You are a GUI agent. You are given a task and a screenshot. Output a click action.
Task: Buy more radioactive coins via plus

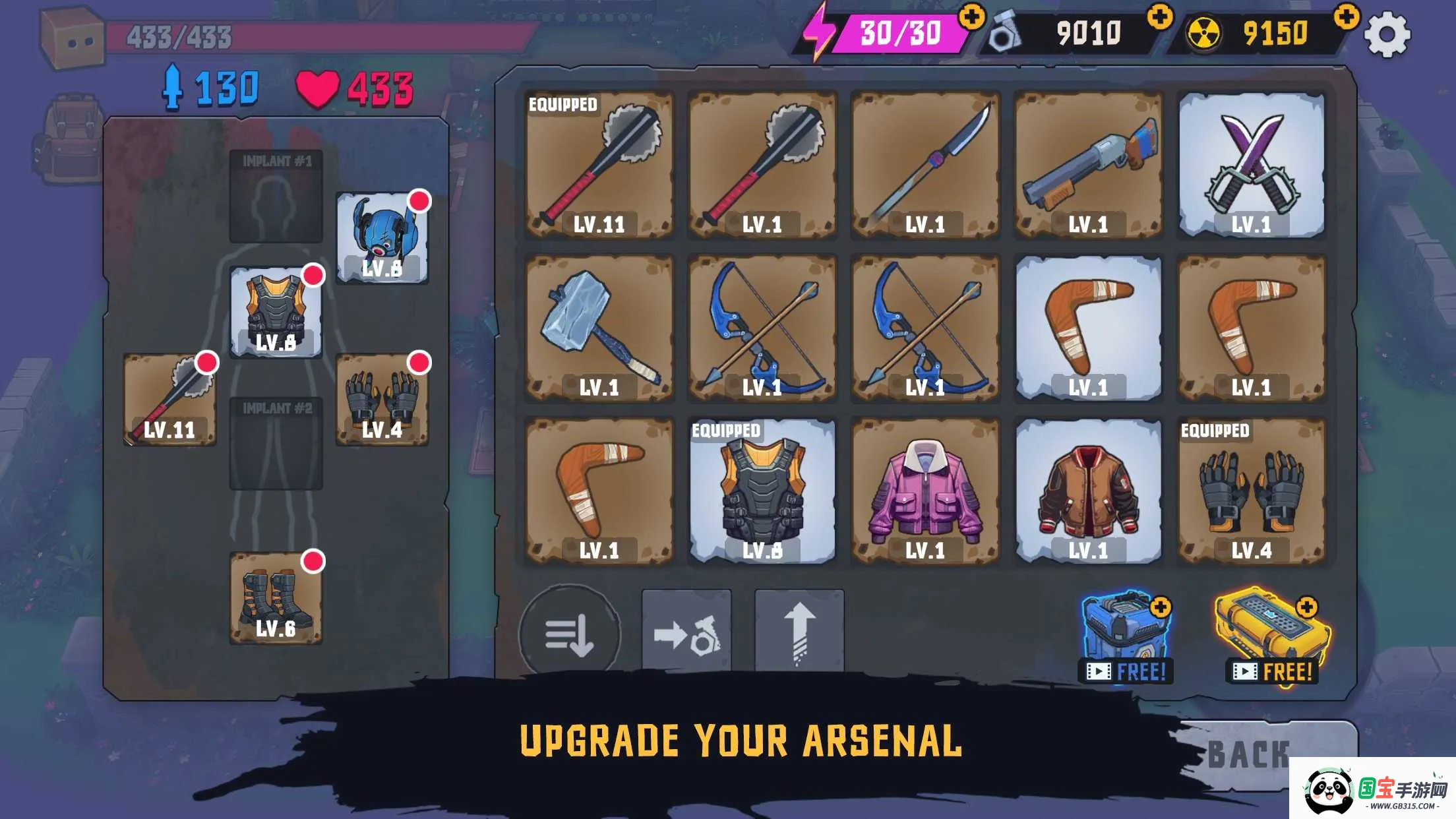pyautogui.click(x=1347, y=16)
